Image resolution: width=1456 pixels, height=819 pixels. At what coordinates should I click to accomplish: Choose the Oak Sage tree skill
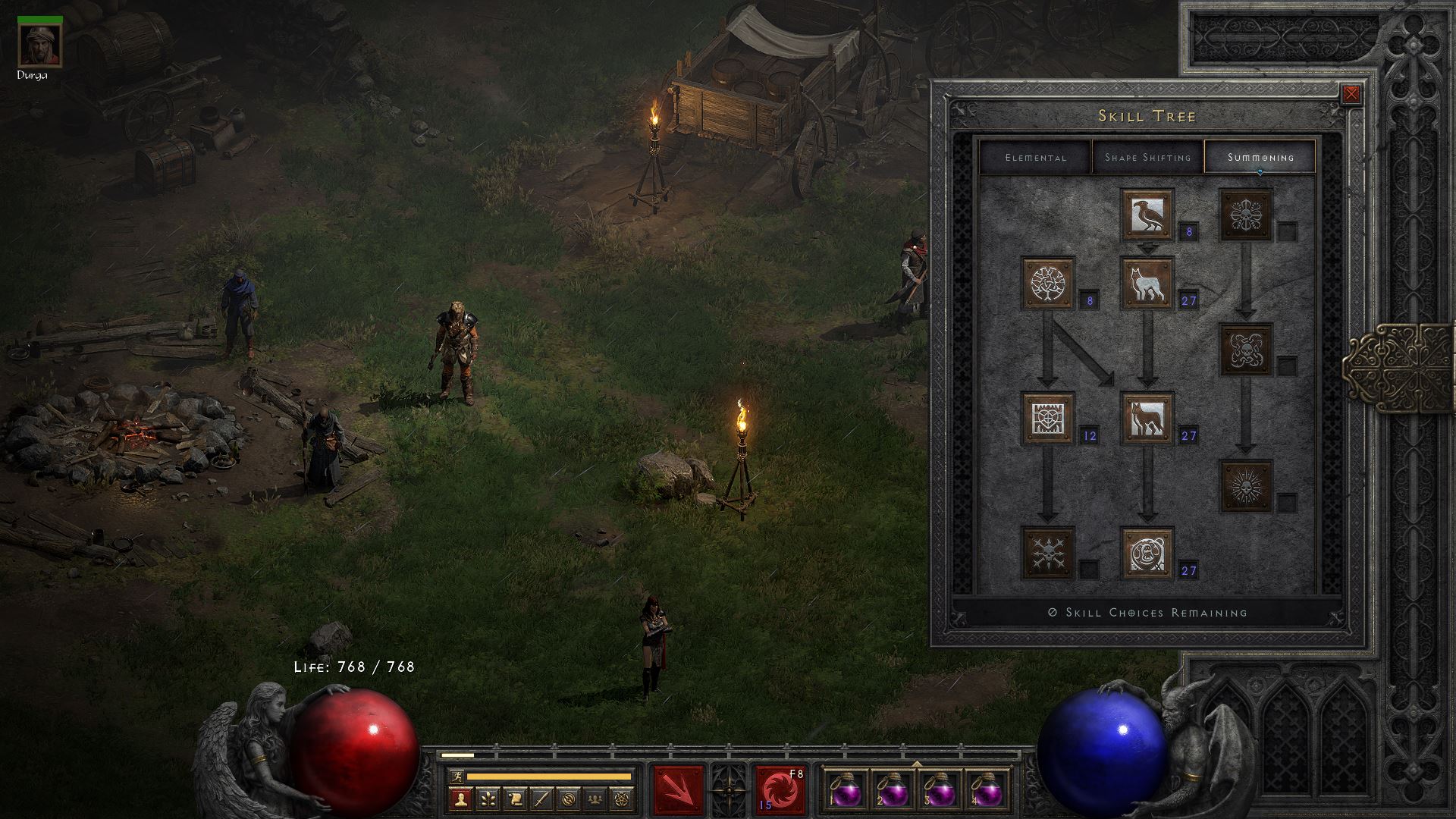(x=1048, y=284)
